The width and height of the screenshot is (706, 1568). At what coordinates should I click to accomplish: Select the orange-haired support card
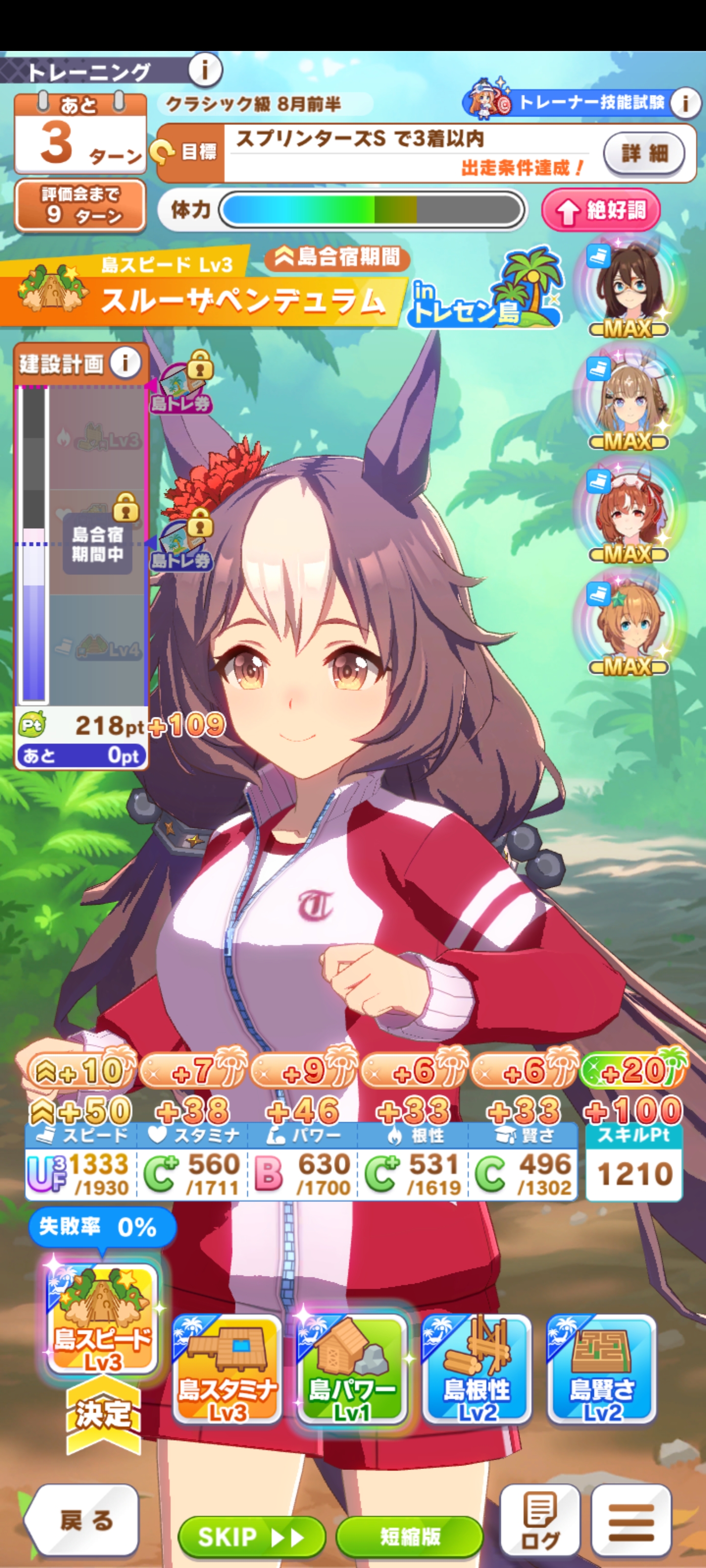click(x=629, y=623)
